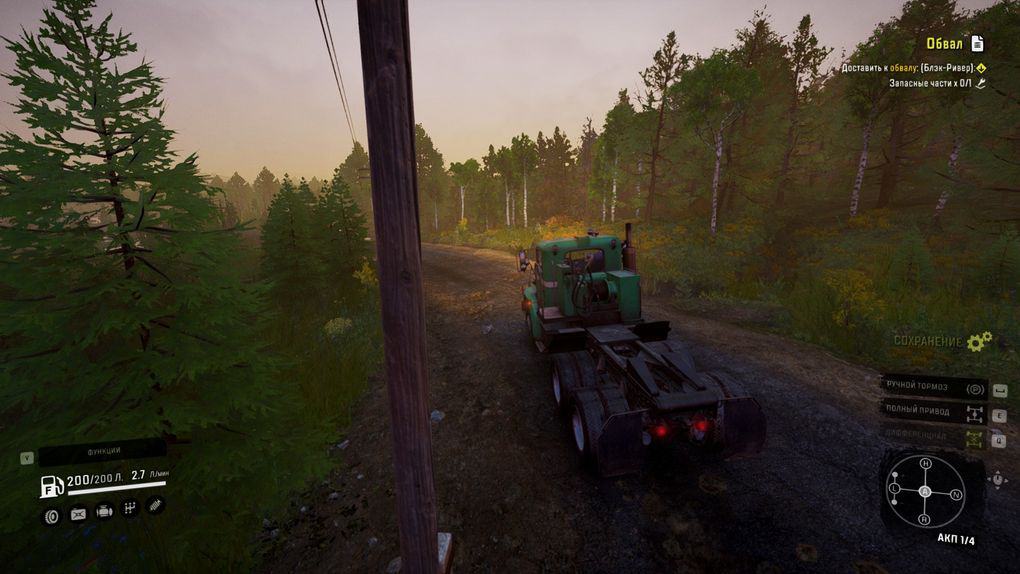Select the Доставить к обвалу objective line

pyautogui.click(x=907, y=68)
